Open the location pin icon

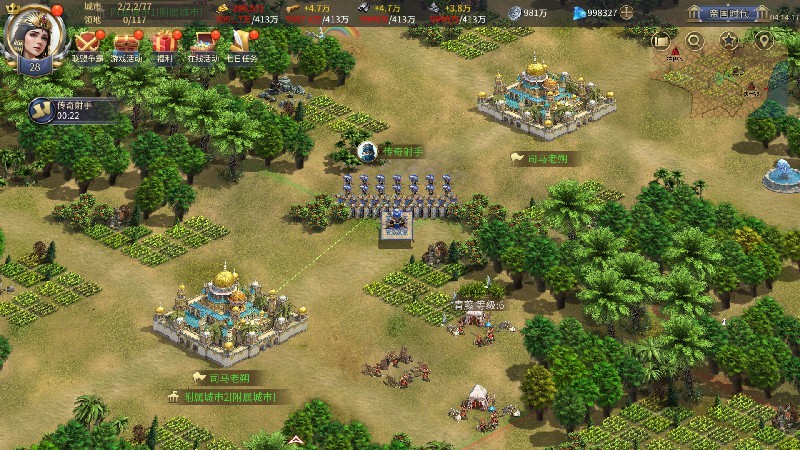[x=764, y=40]
